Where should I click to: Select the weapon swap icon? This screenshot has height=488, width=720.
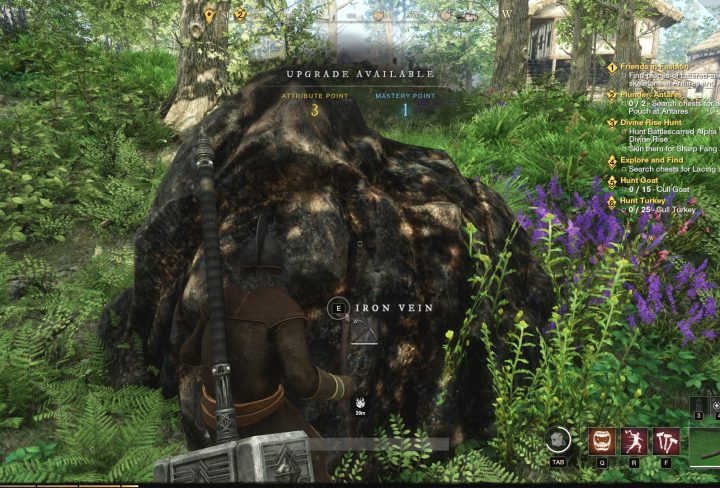[559, 439]
